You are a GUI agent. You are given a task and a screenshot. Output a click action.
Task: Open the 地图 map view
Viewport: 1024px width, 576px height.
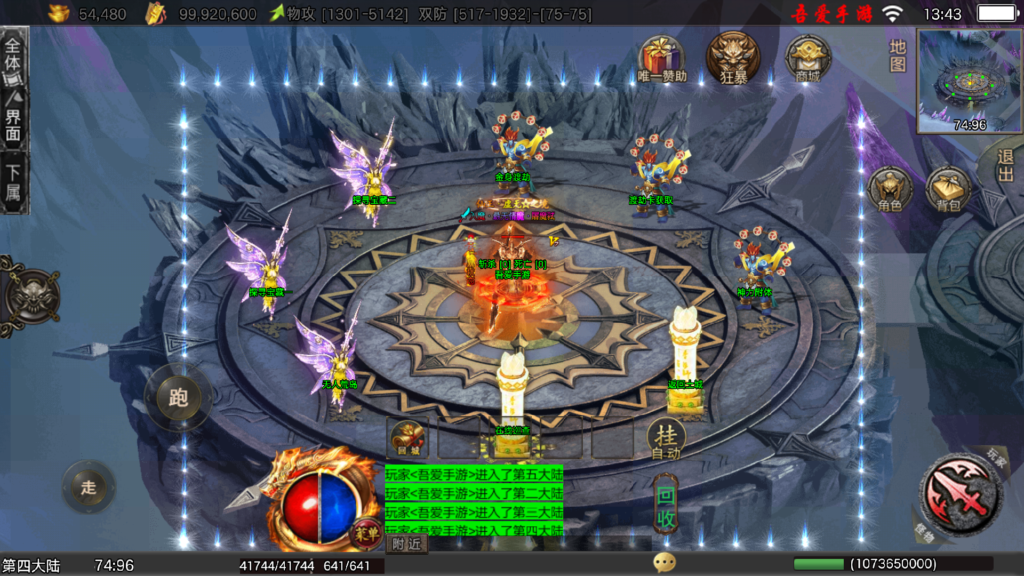click(x=898, y=55)
